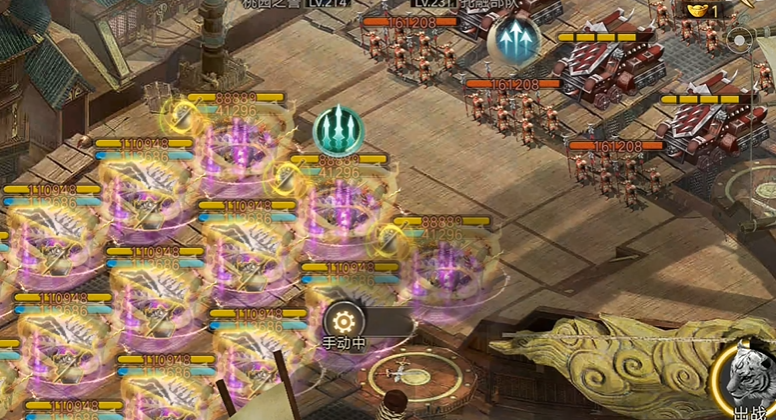The width and height of the screenshot is (776, 420).
Task: Toggle the 手动中 manual mode gear
Action: pyautogui.click(x=344, y=321)
